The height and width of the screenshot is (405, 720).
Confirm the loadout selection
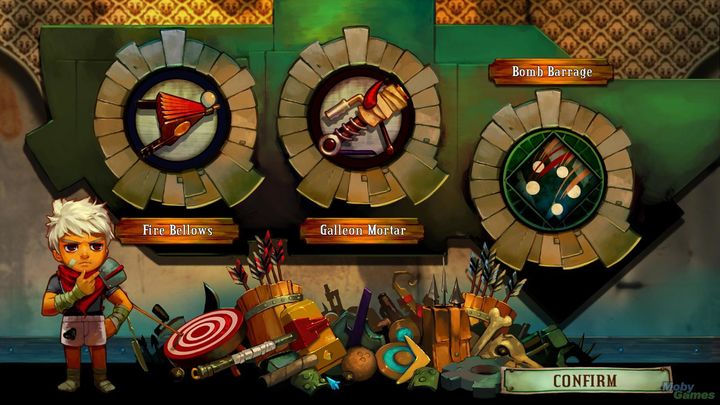[584, 381]
